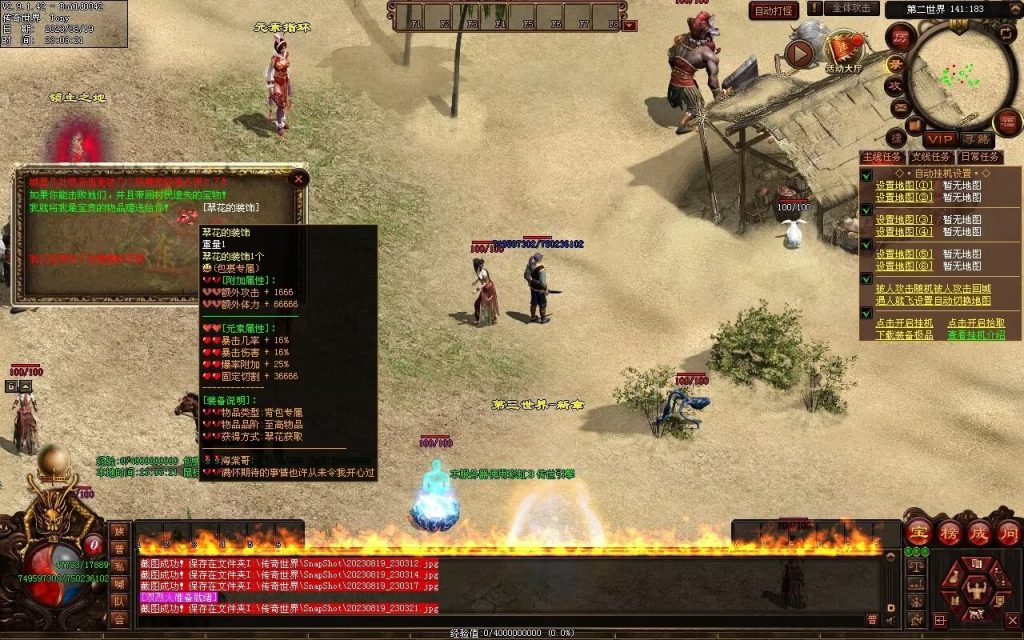Click the 点击开启拾取 link
Viewport: 1024px width, 640px height.
pyautogui.click(x=976, y=323)
